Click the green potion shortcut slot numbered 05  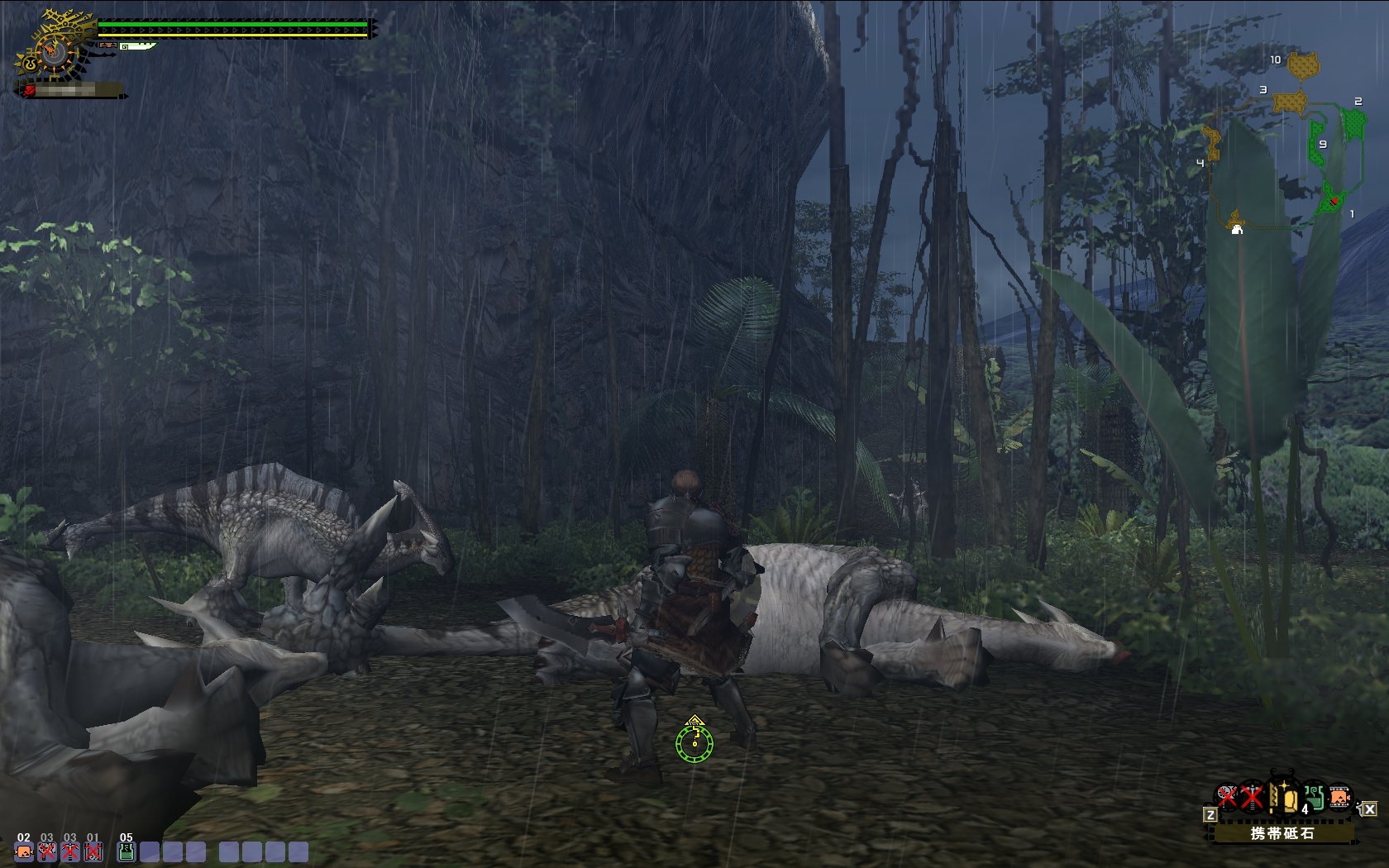126,851
